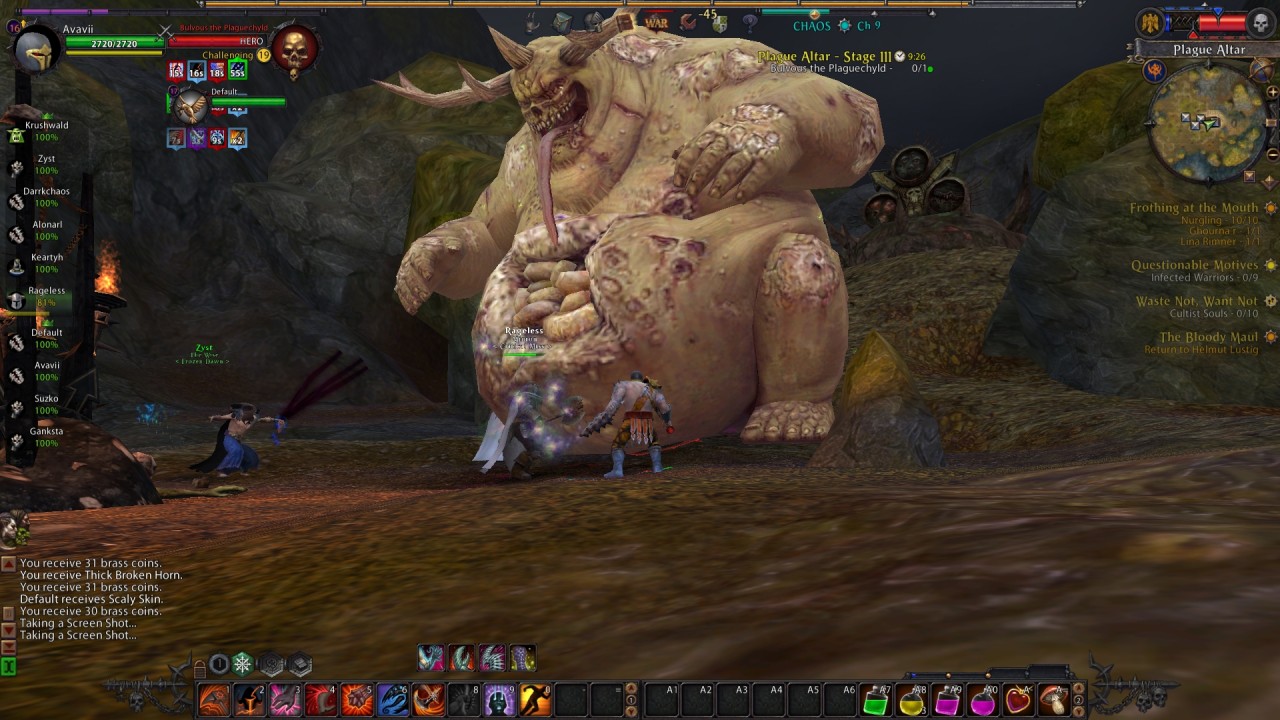
Task: Open the Tome of Knowledge book icon
Action: [624, 23]
